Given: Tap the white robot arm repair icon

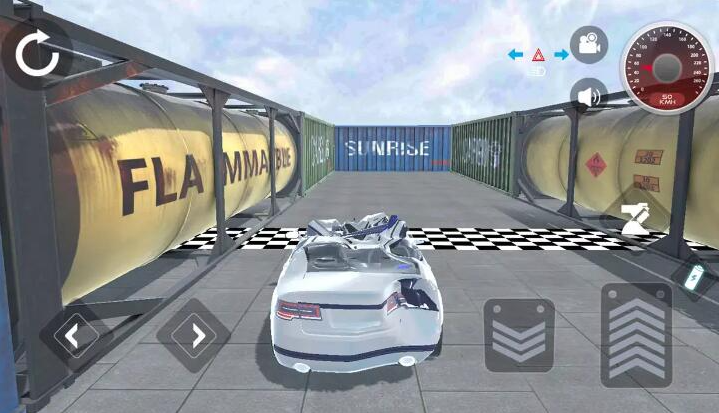Looking at the screenshot, I should [636, 217].
